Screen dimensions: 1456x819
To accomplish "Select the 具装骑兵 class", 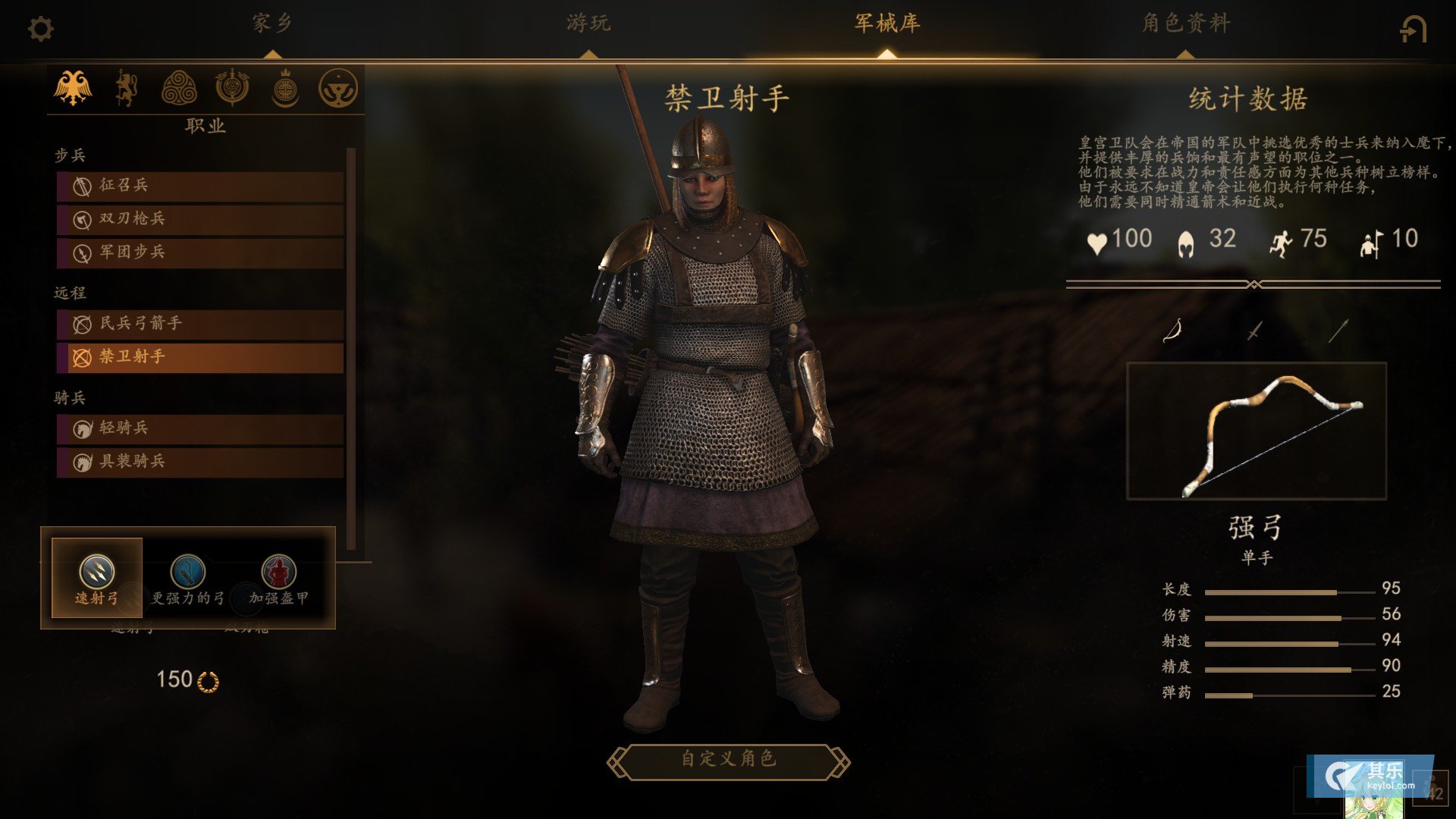I will pyautogui.click(x=200, y=462).
